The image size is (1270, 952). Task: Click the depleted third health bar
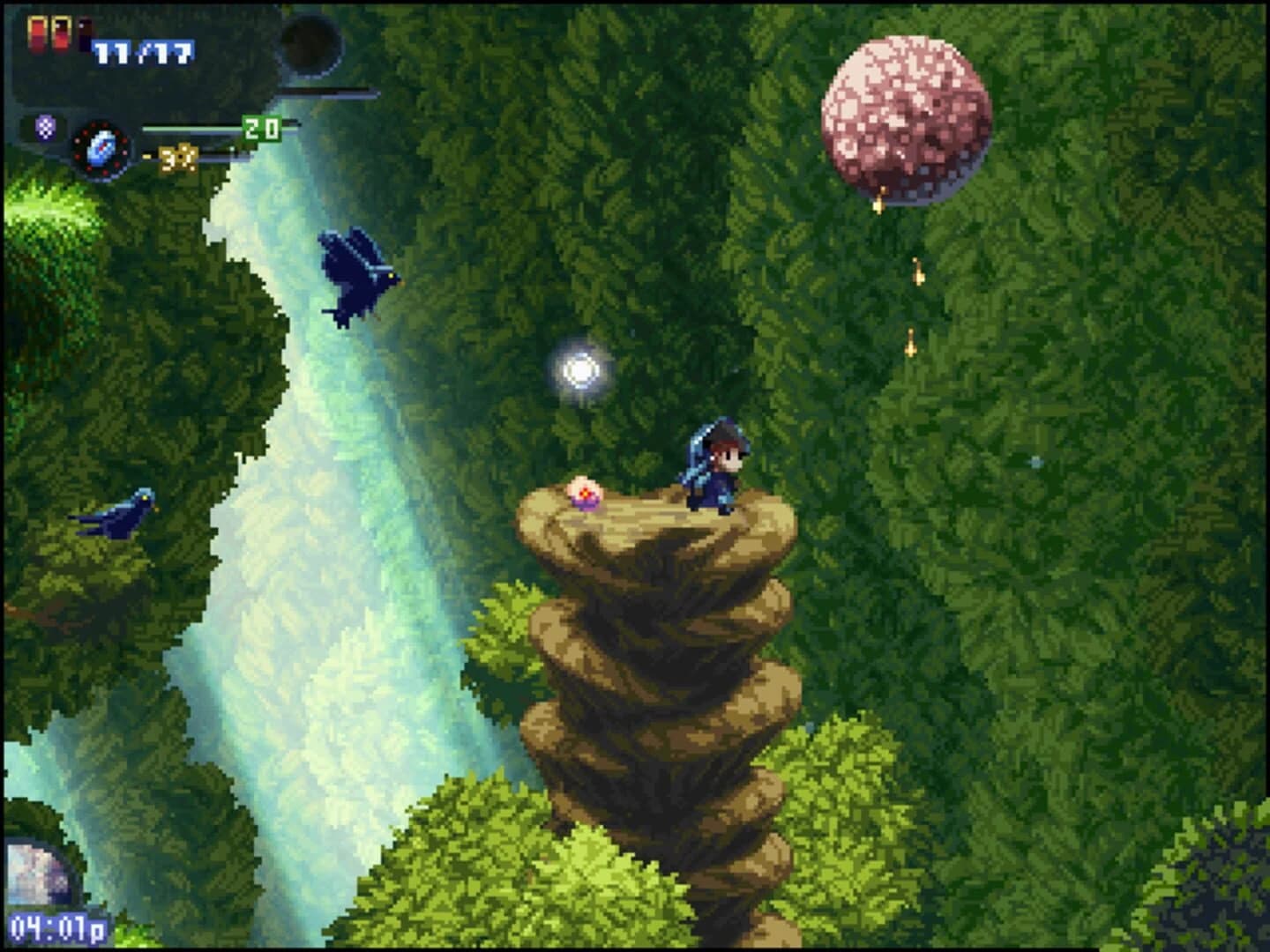click(x=85, y=32)
